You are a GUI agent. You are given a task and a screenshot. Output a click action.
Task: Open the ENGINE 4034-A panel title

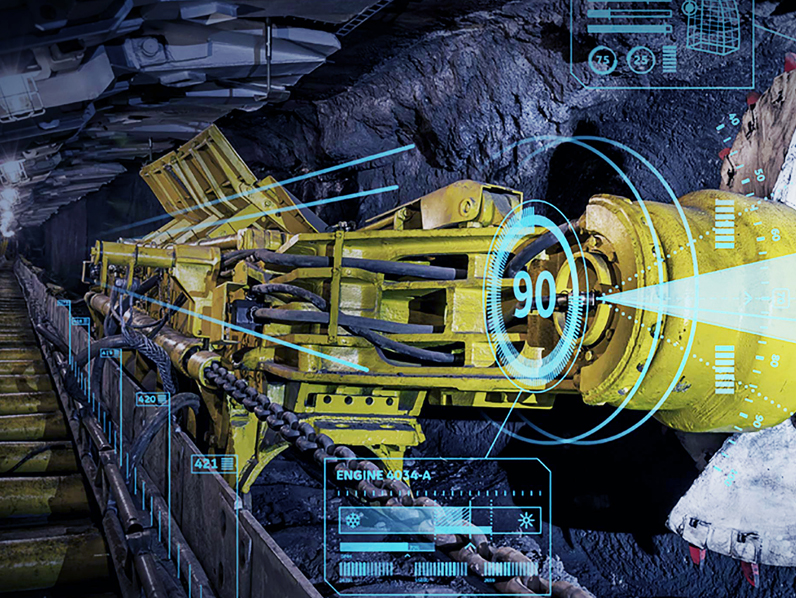382,476
